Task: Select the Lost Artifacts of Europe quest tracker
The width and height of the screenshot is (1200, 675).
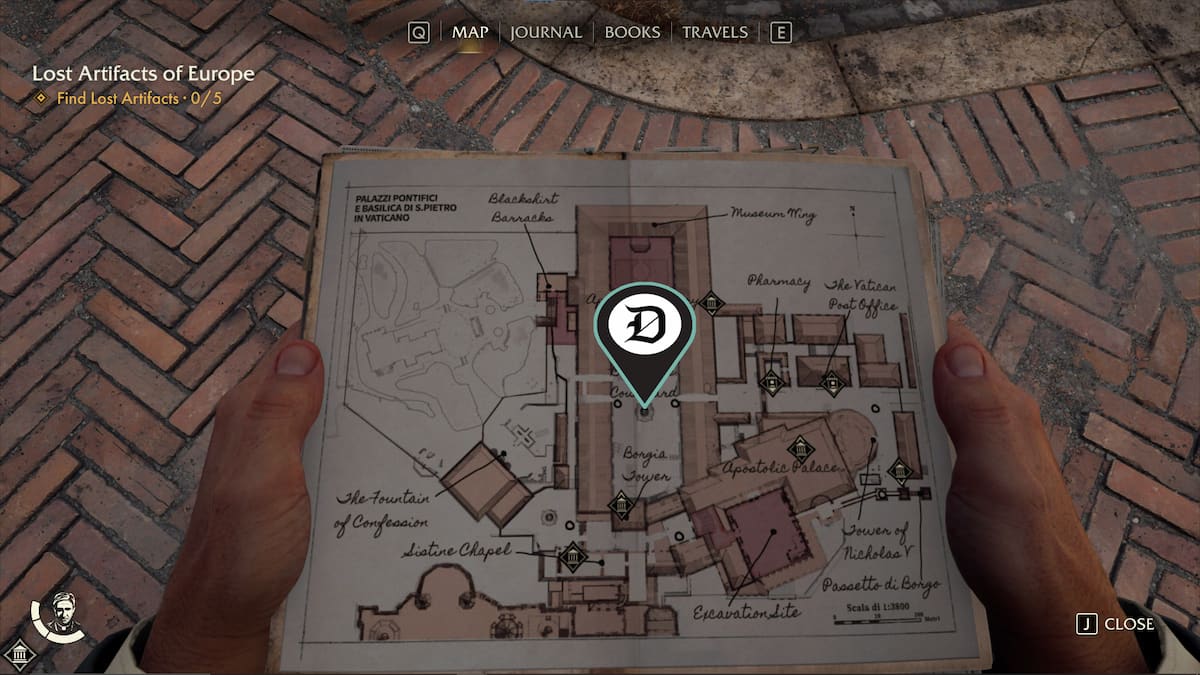Action: [143, 74]
